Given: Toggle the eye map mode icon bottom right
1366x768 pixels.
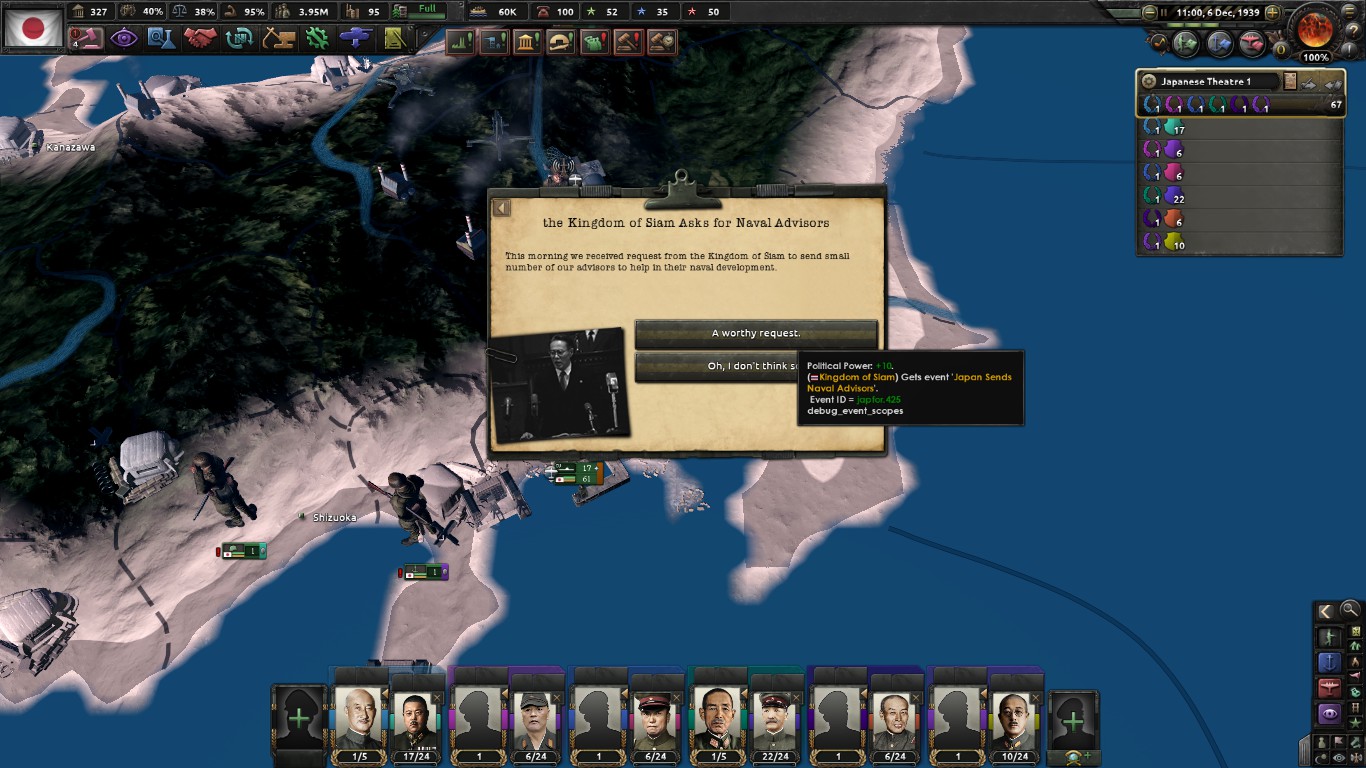Looking at the screenshot, I should pos(1338,758).
